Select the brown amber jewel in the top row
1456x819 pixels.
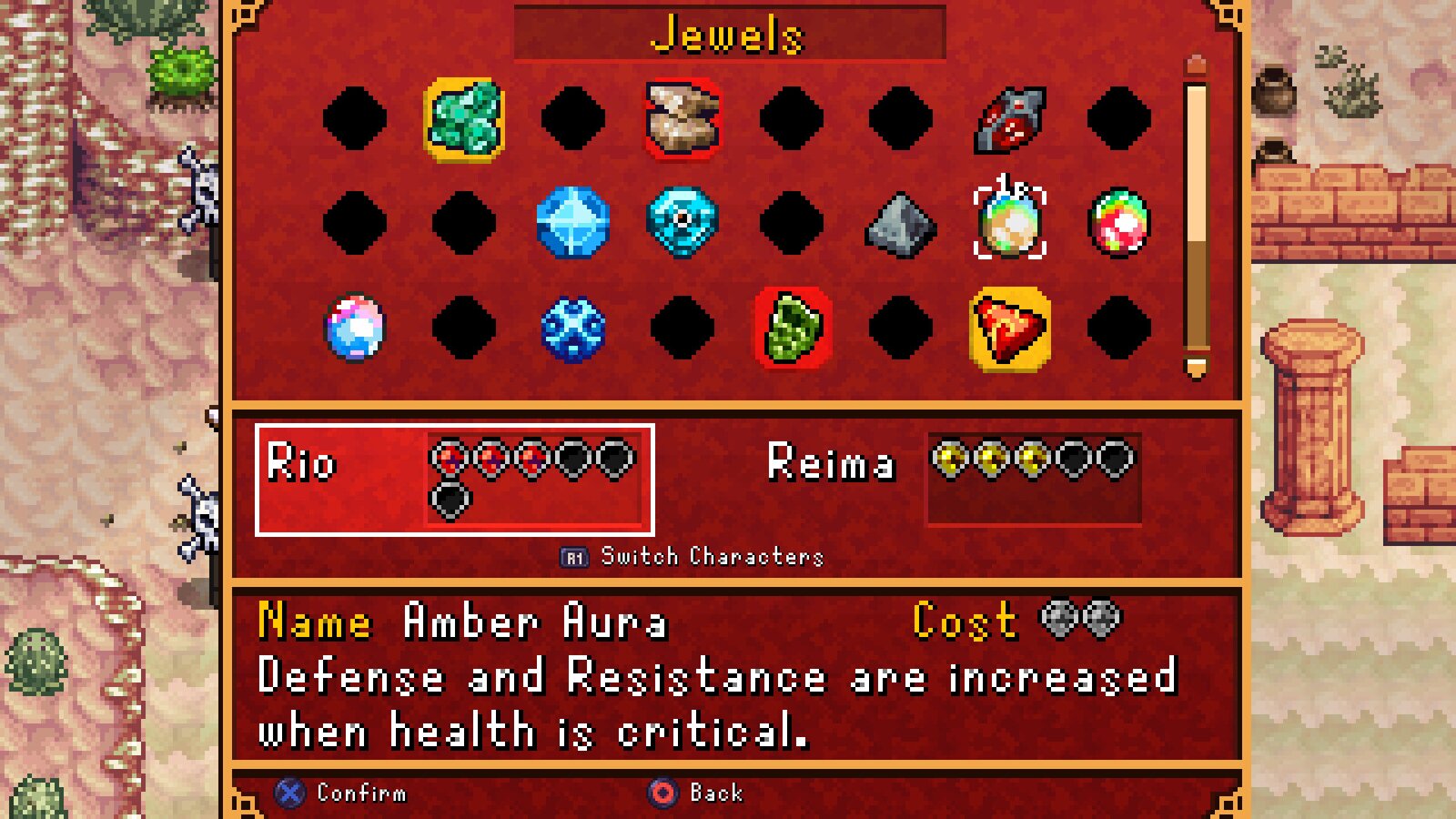(x=681, y=118)
